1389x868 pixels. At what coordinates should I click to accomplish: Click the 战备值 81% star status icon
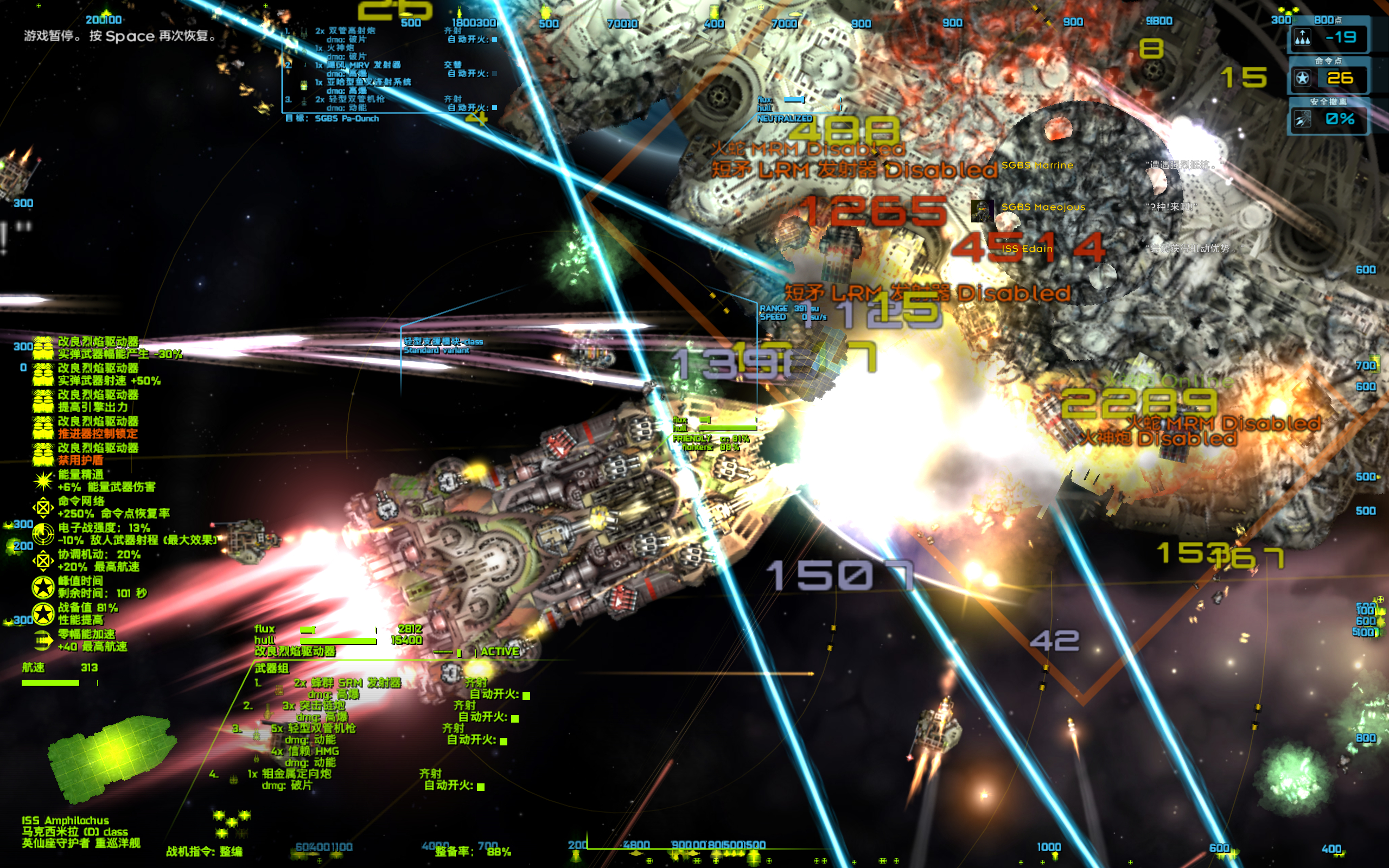[43, 614]
